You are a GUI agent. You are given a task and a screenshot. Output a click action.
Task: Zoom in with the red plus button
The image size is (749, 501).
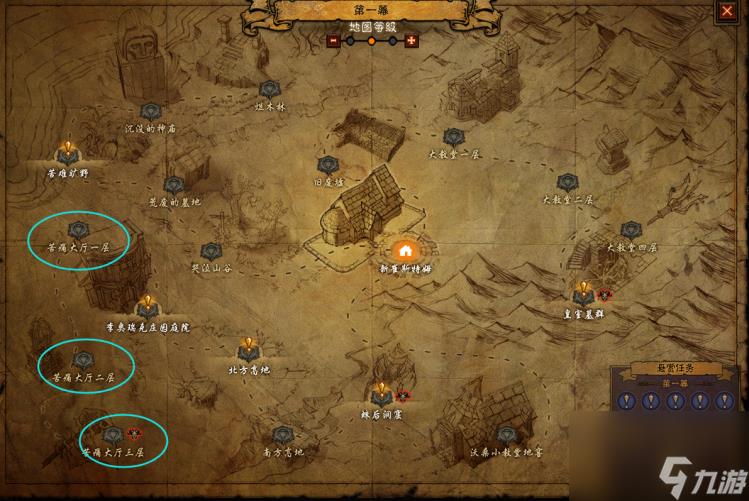tap(410, 41)
